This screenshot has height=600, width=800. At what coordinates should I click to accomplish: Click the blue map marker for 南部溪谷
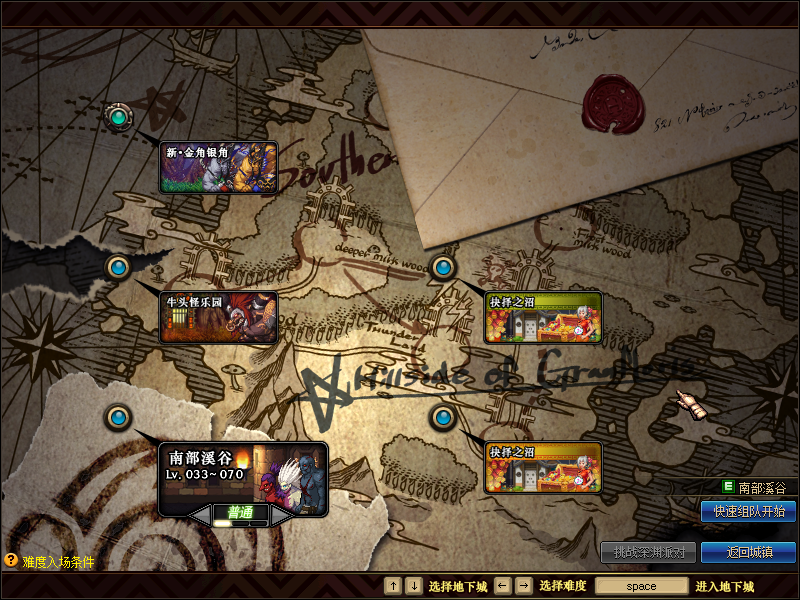pyautogui.click(x=119, y=417)
